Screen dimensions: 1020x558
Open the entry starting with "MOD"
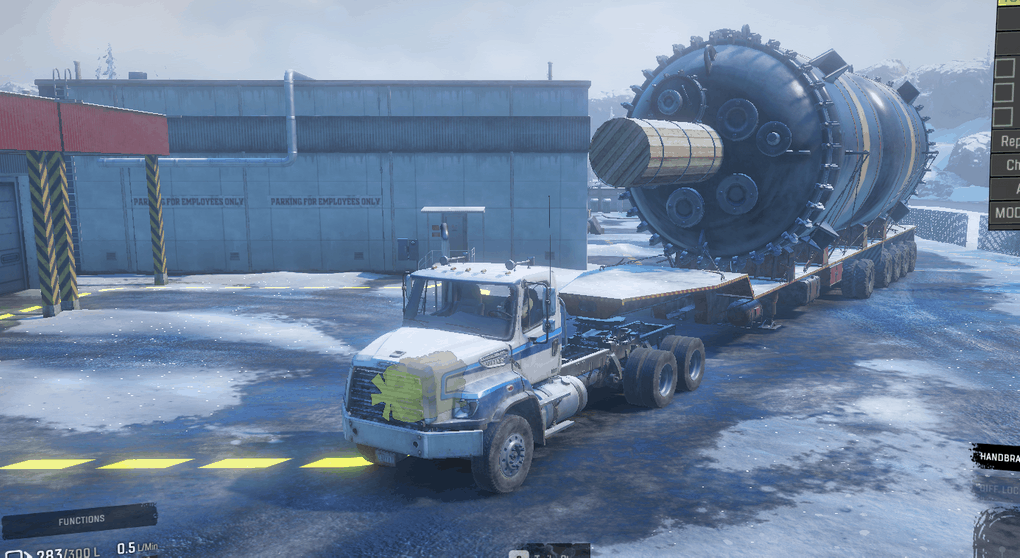pyautogui.click(x=1005, y=213)
